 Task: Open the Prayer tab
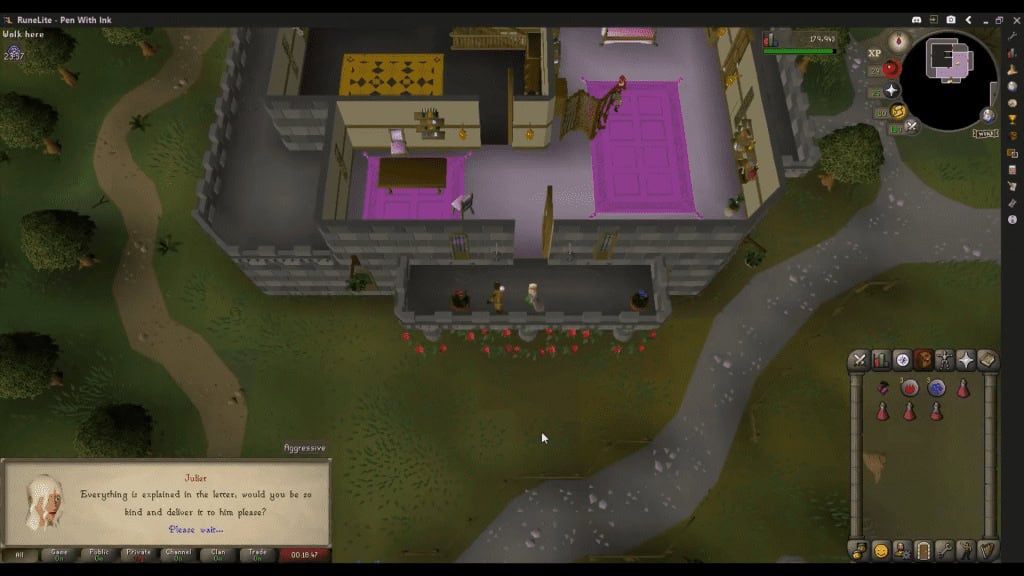coord(966,360)
